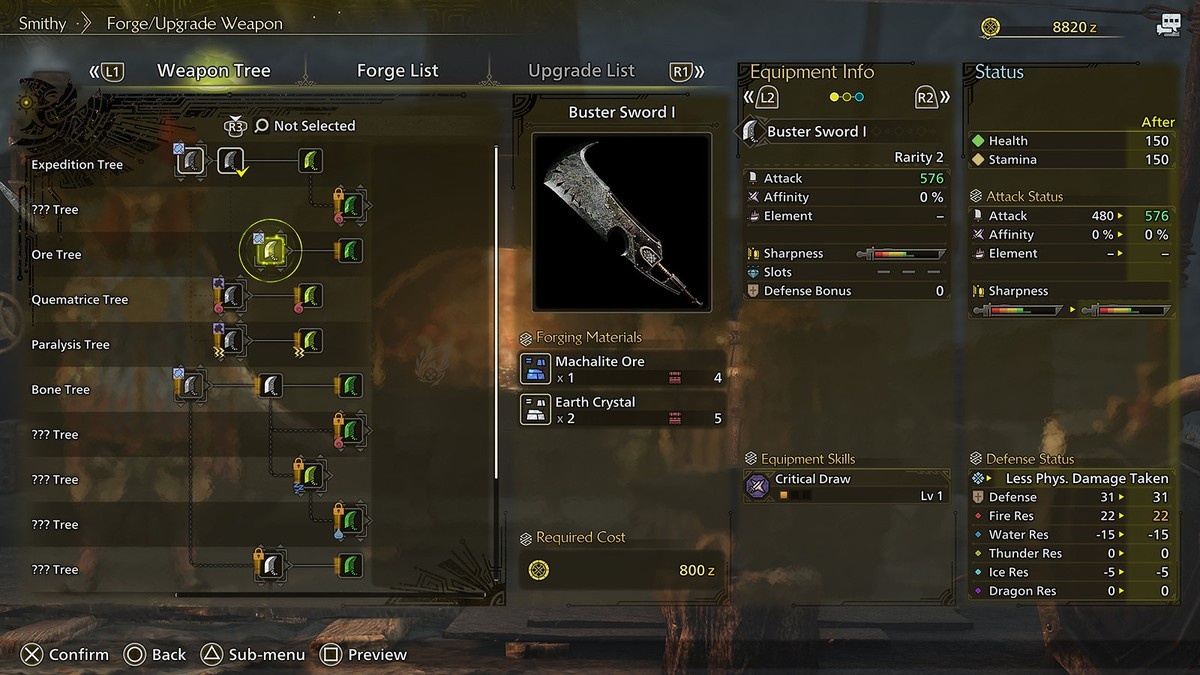Select the Paralysis Tree row
1200x675 pixels.
click(70, 345)
